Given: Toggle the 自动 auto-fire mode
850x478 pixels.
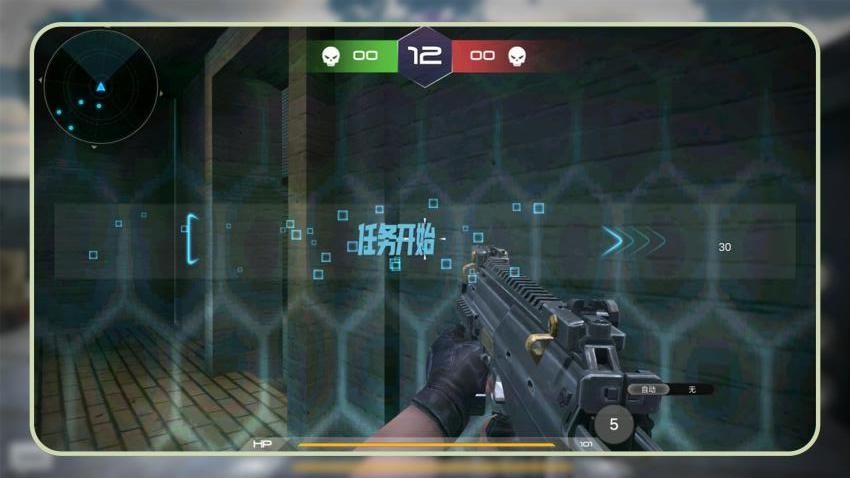Looking at the screenshot, I should 649,389.
